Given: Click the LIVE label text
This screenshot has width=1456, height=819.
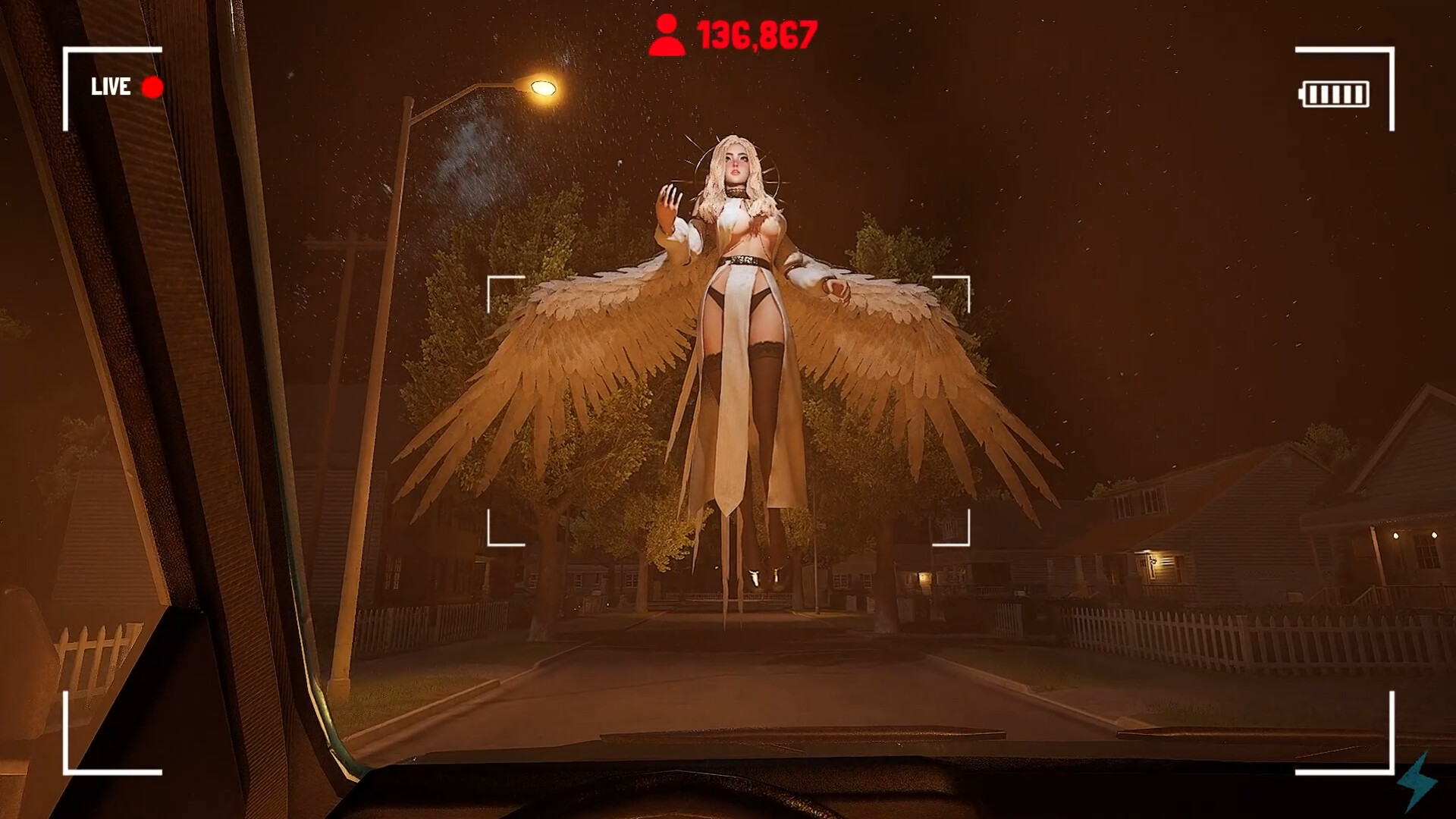Looking at the screenshot, I should 110,86.
